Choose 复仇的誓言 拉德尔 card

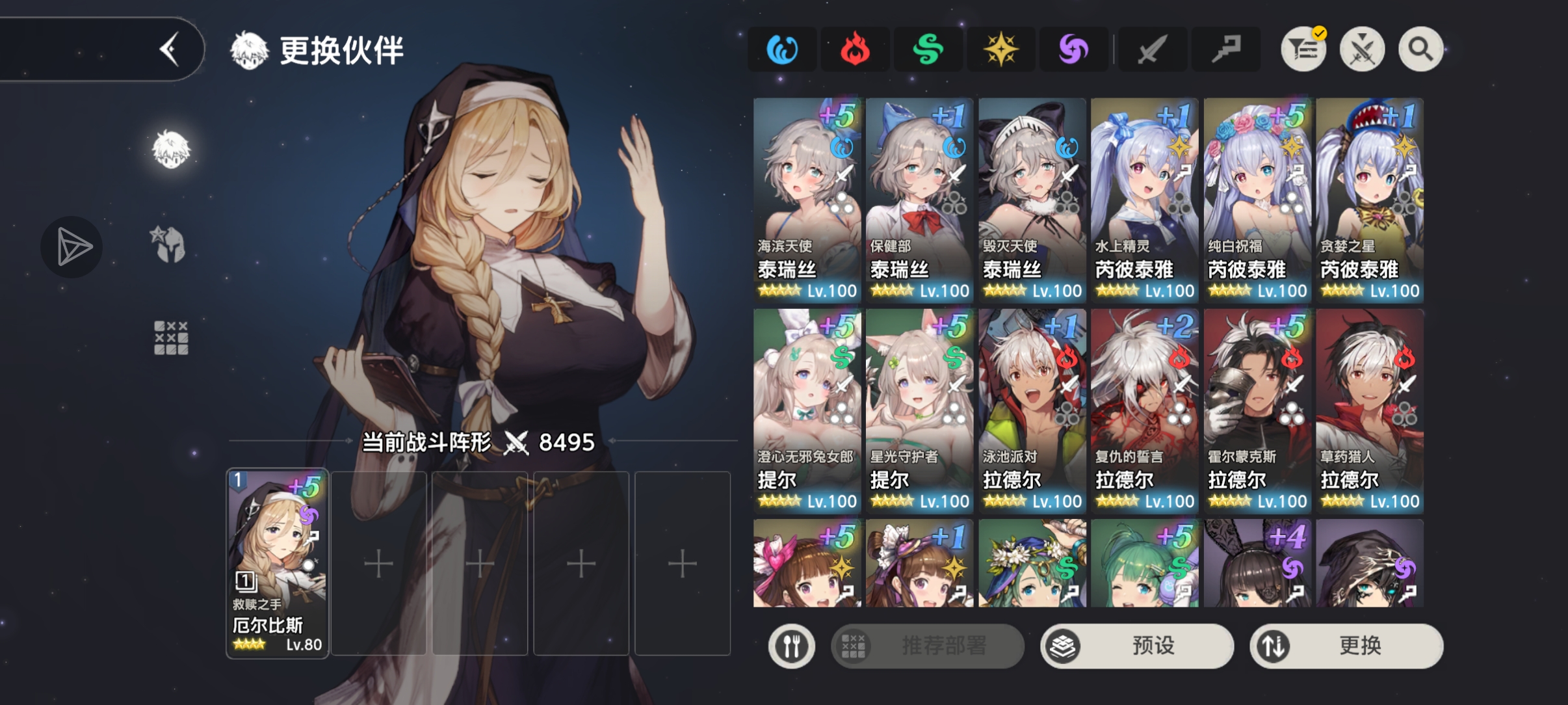point(1145,410)
